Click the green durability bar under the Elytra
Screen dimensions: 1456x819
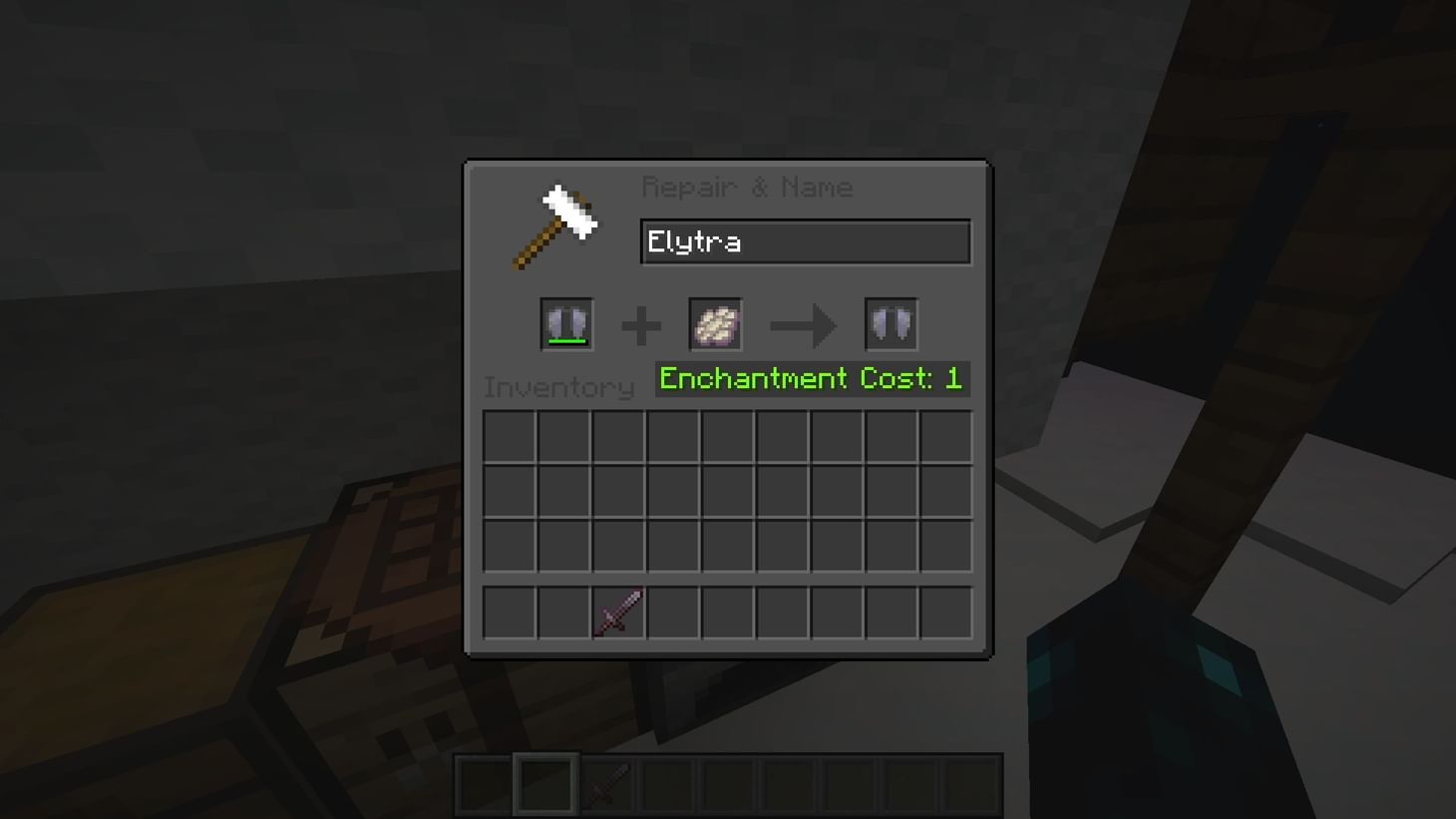point(566,343)
